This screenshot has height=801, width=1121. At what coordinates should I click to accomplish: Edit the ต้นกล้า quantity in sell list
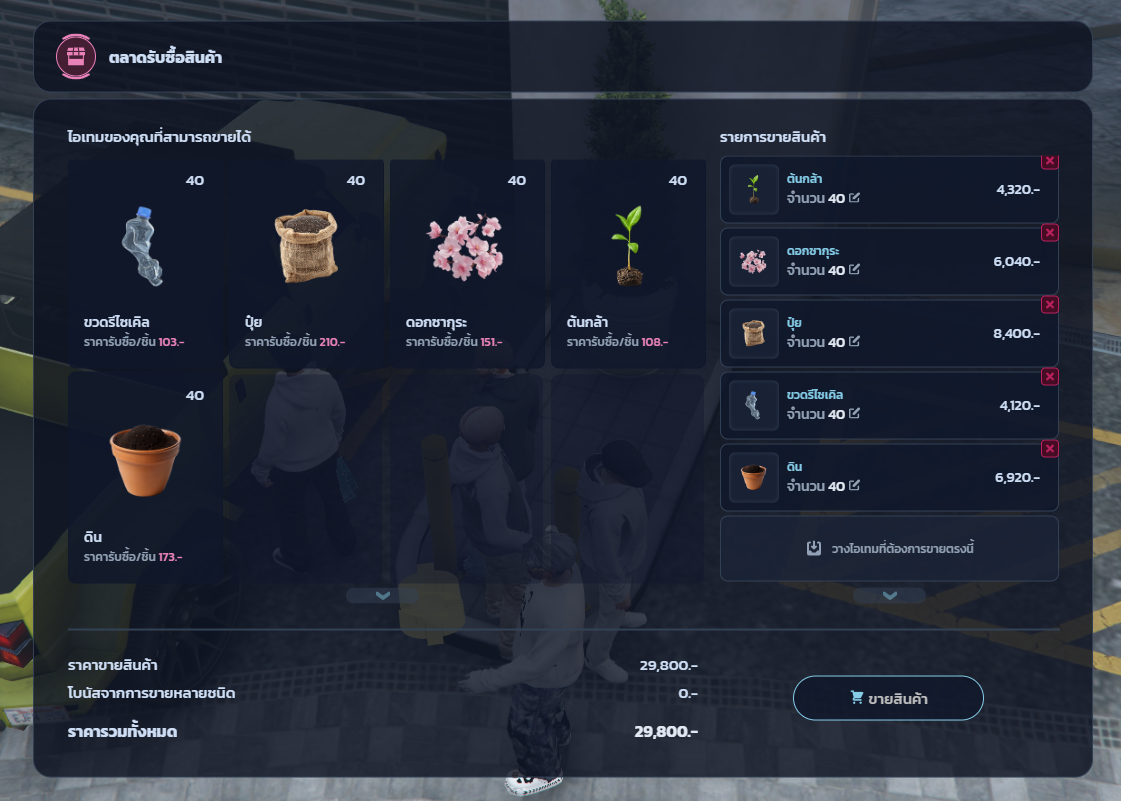click(x=854, y=198)
